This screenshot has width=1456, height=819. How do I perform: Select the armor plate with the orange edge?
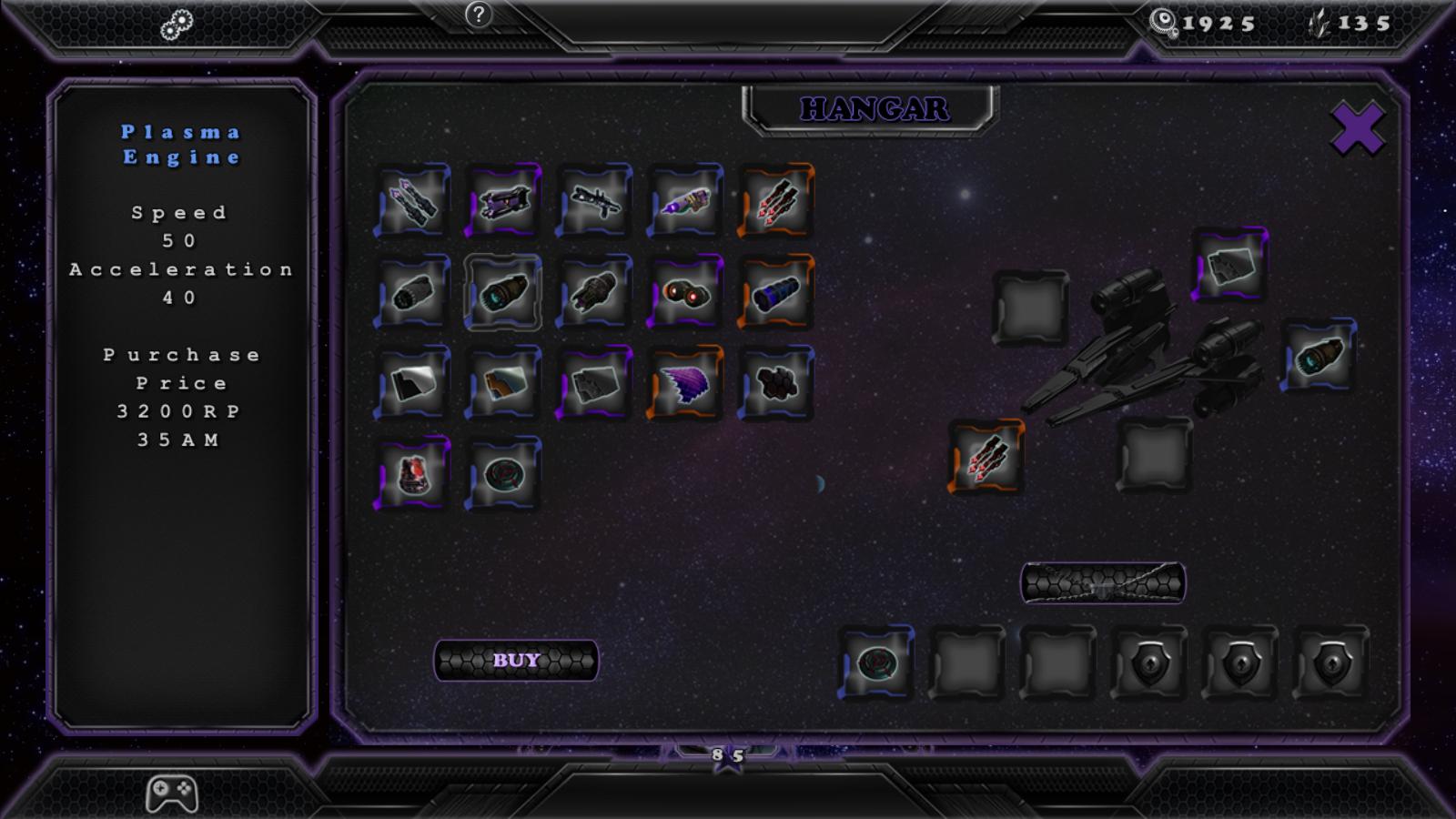coord(503,383)
